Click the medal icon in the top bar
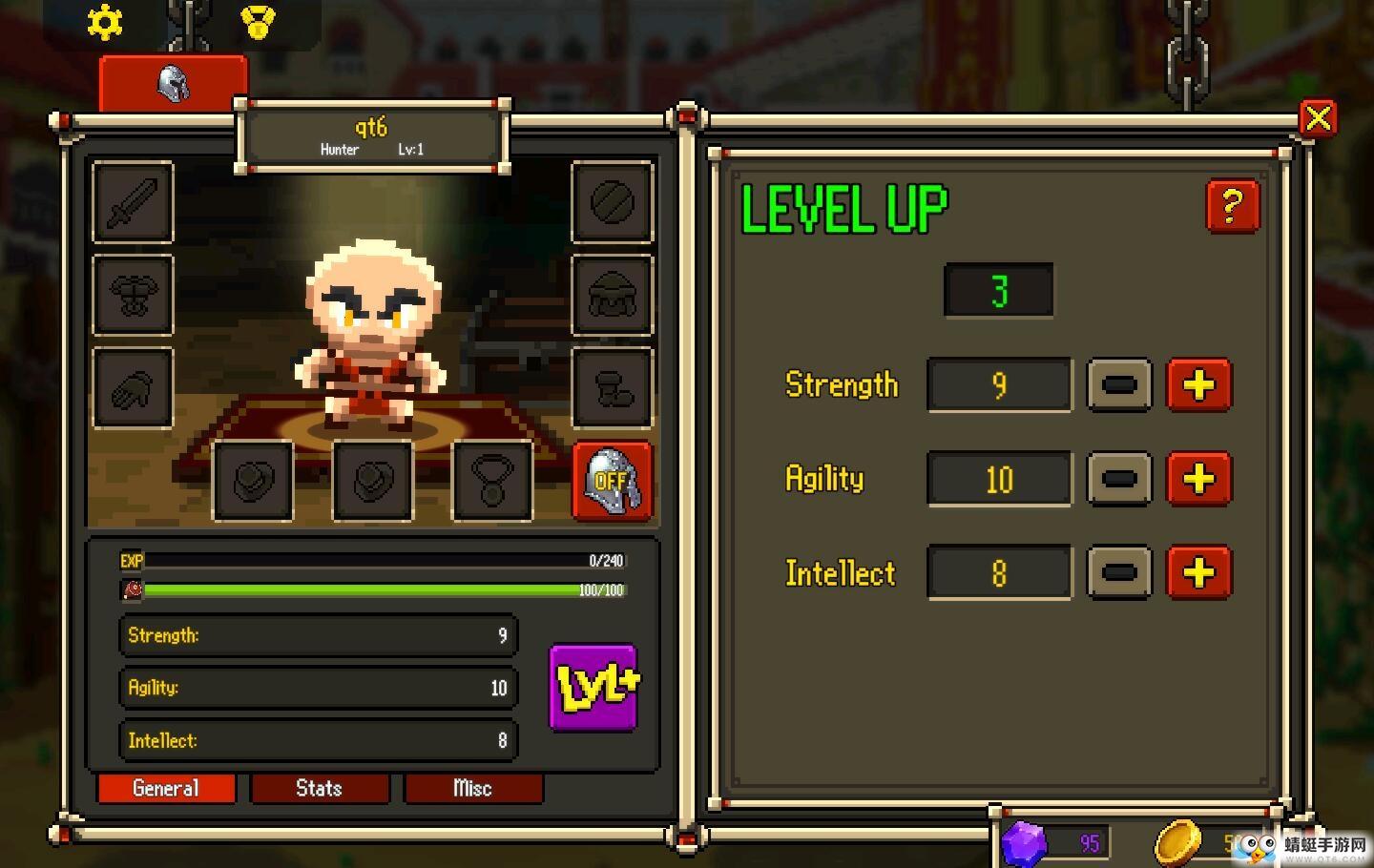This screenshot has width=1374, height=868. coord(256,23)
